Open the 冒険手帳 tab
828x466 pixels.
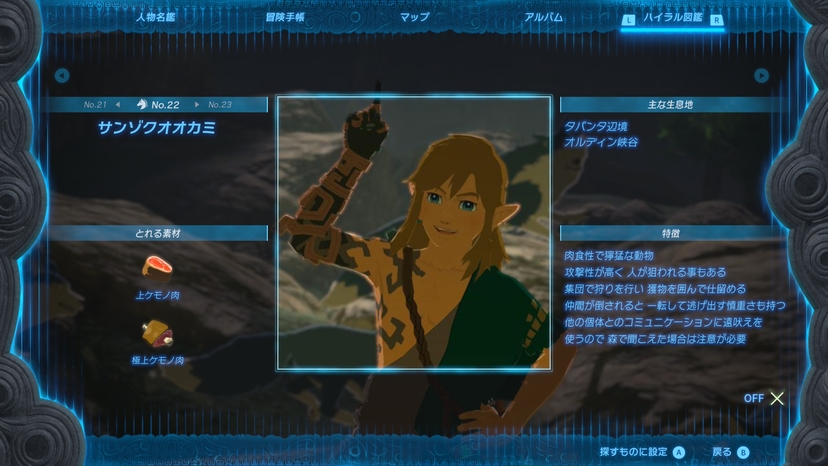[285, 17]
